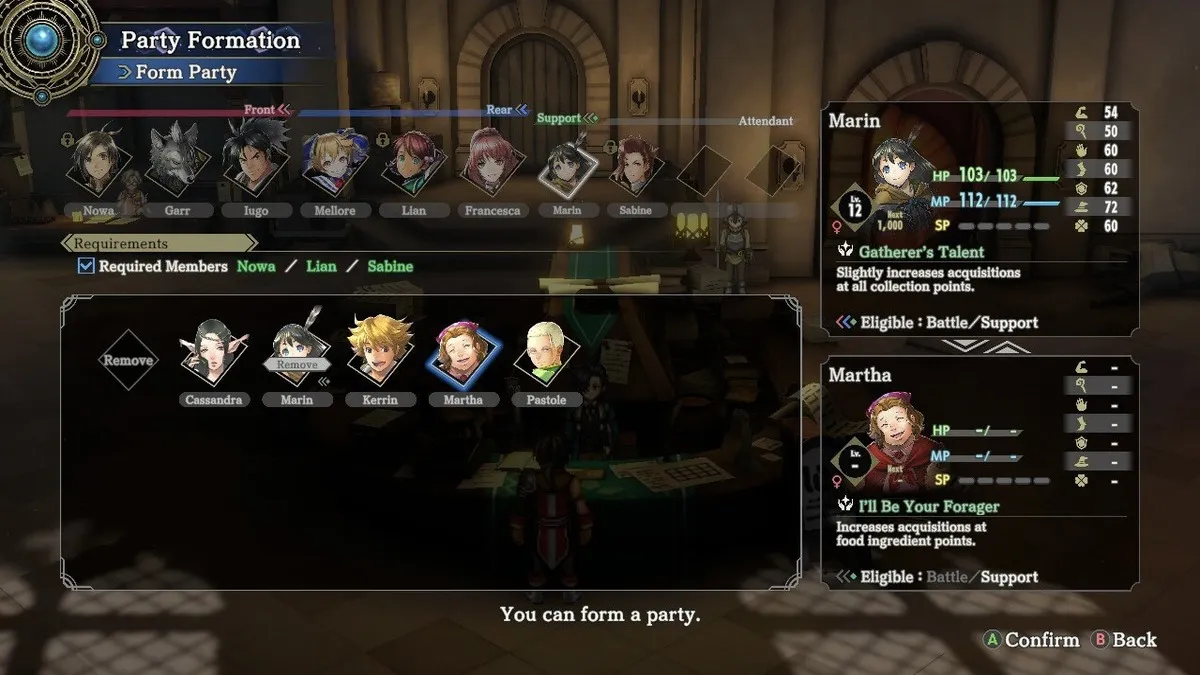This screenshot has height=675, width=1200.
Task: Choose Kerrin from the available members
Action: click(379, 355)
